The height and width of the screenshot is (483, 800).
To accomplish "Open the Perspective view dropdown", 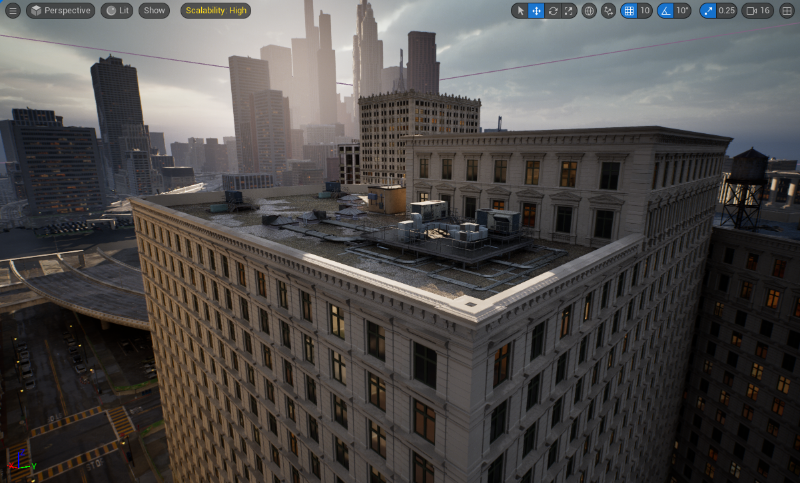I will coord(60,11).
